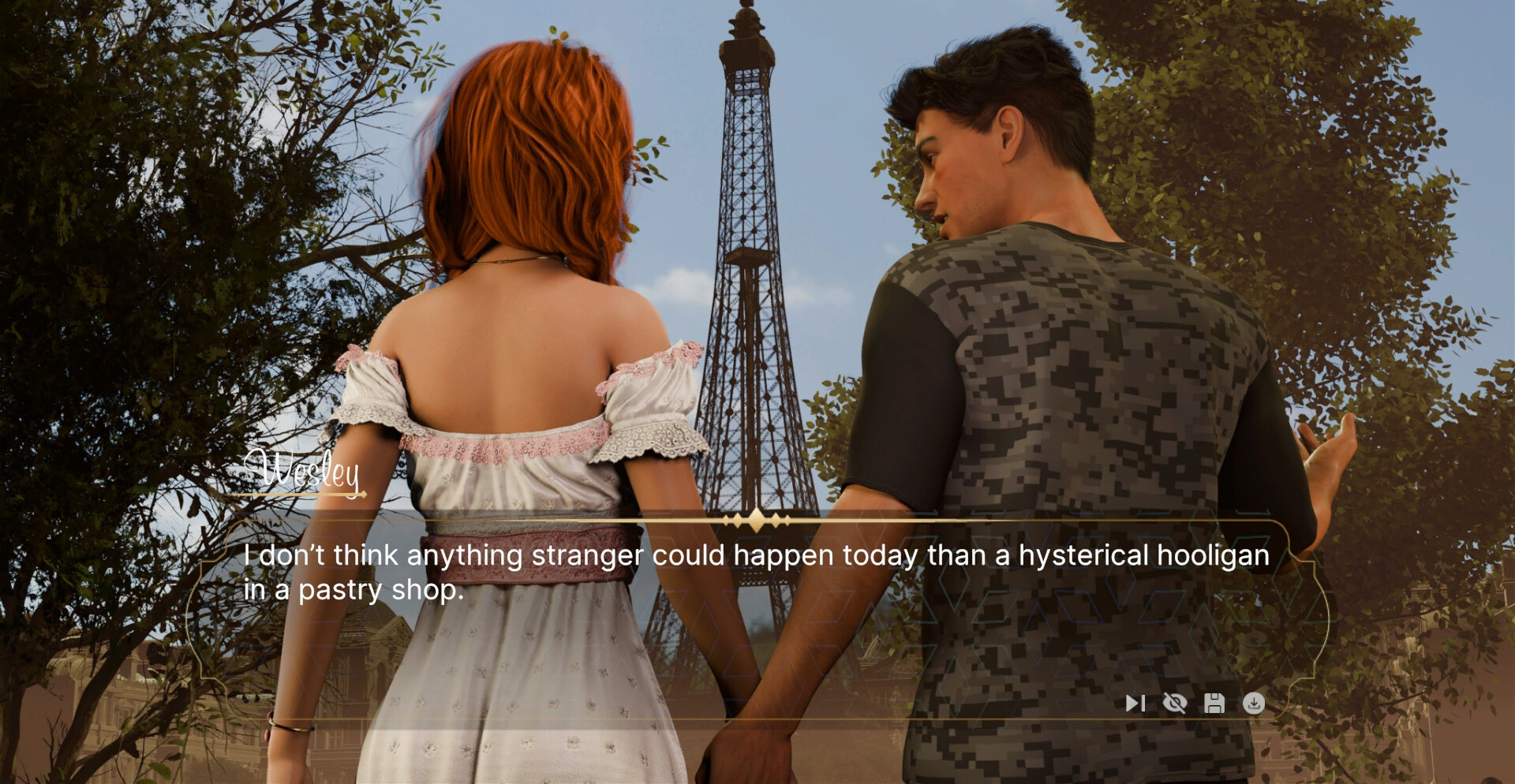Save the game using the floppy disk icon
Screen dimensions: 1515x784
pyautogui.click(x=1214, y=703)
